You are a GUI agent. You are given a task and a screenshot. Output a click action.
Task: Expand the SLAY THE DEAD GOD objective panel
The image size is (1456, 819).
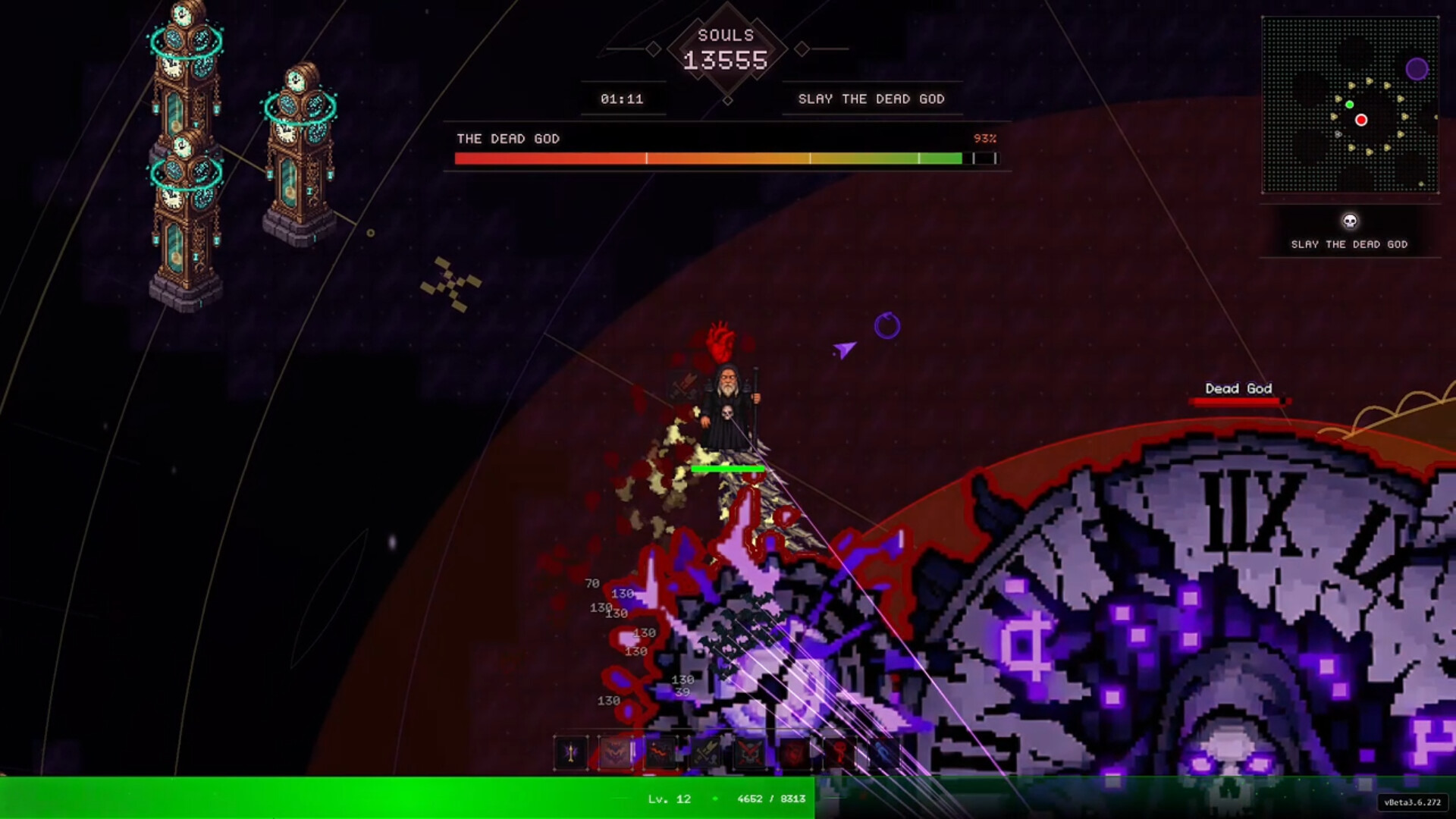[x=871, y=99]
